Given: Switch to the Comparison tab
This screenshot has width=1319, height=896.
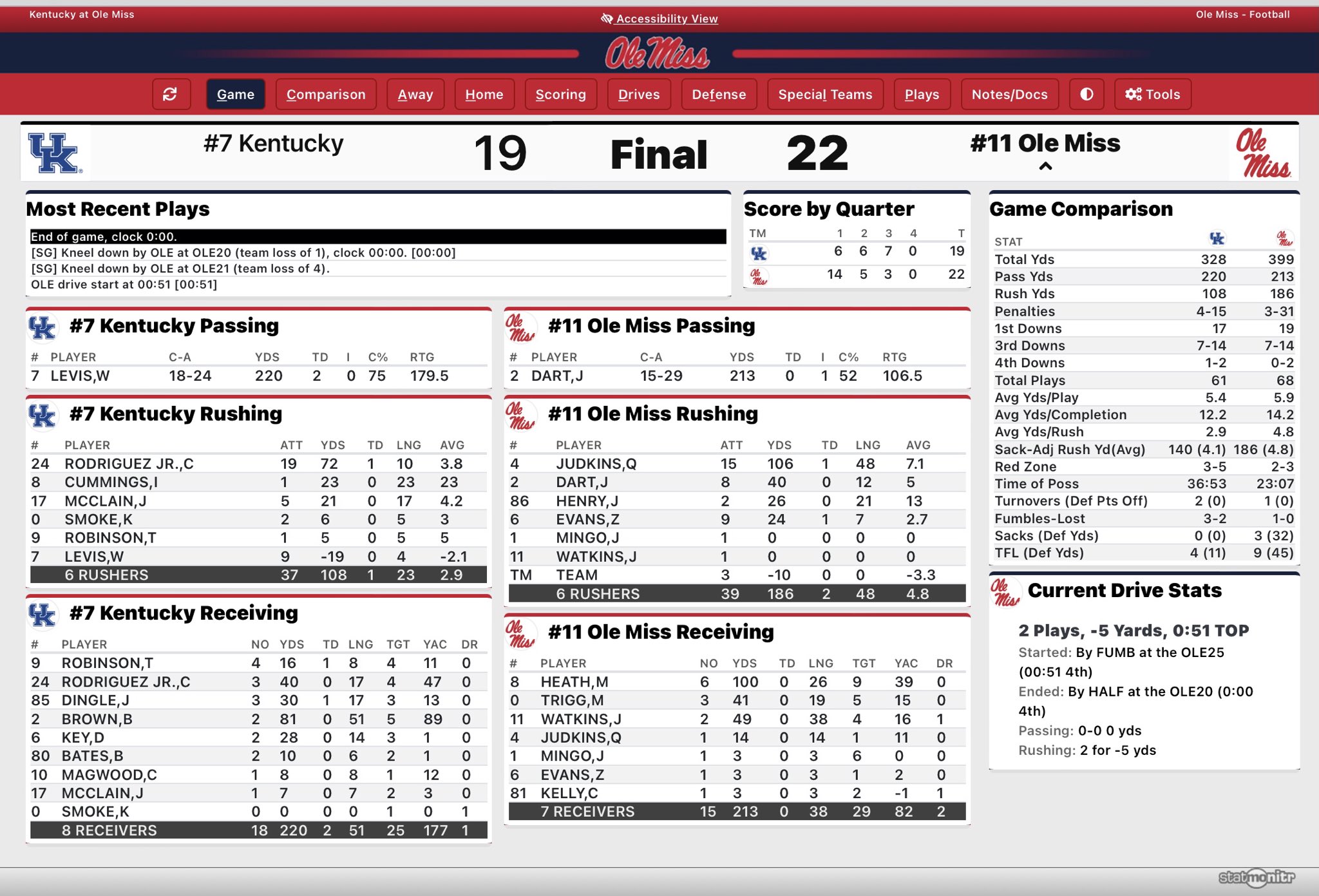Looking at the screenshot, I should (326, 94).
